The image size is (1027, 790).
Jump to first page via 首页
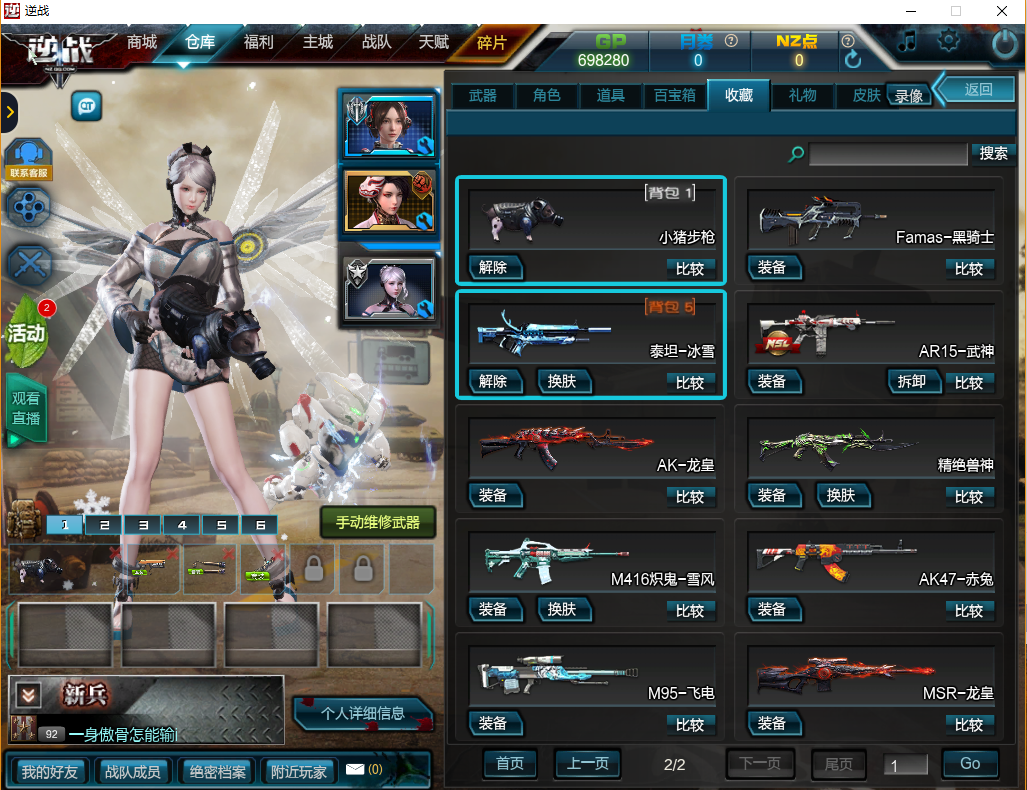510,764
